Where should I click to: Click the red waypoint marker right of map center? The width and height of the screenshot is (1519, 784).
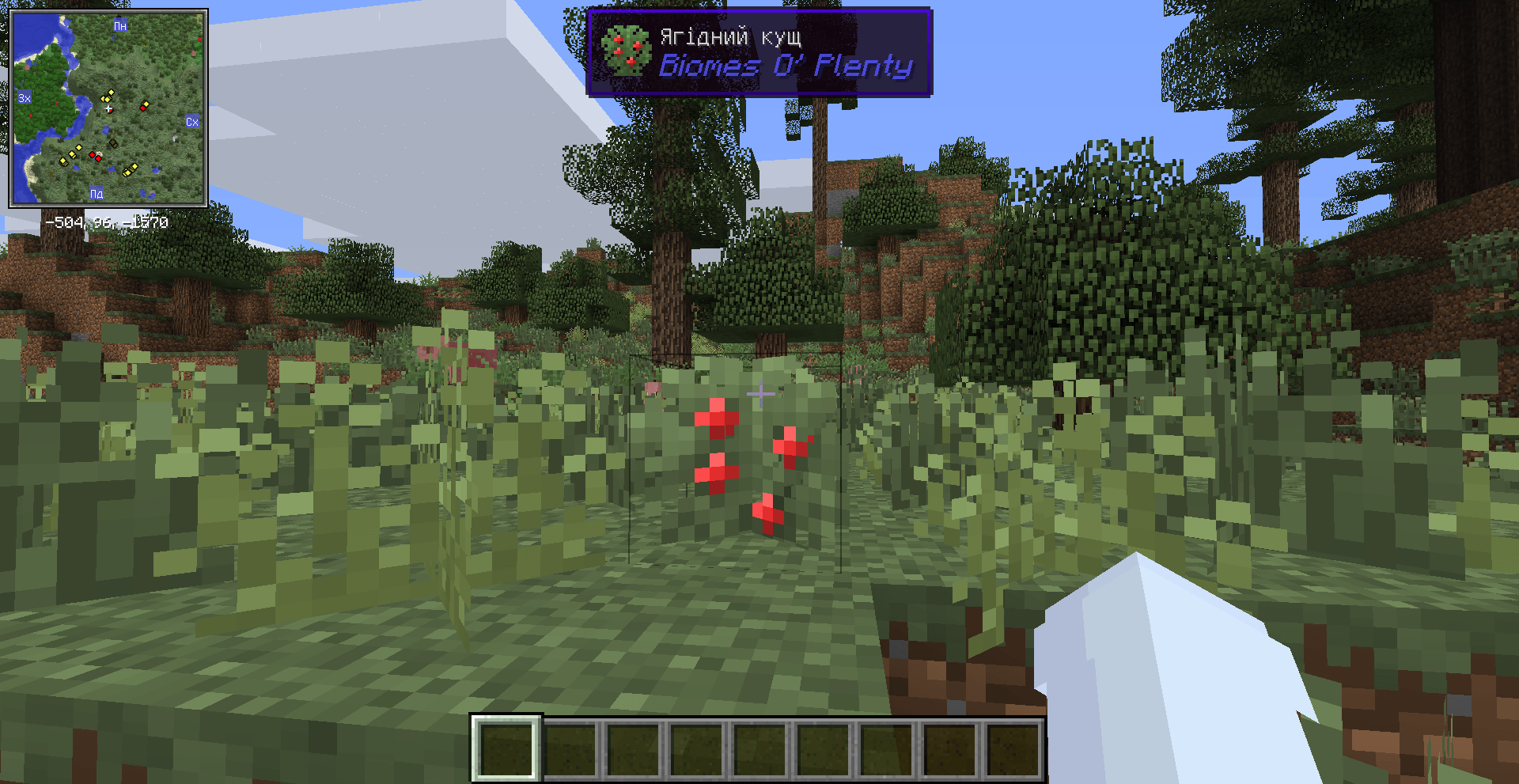tap(143, 108)
